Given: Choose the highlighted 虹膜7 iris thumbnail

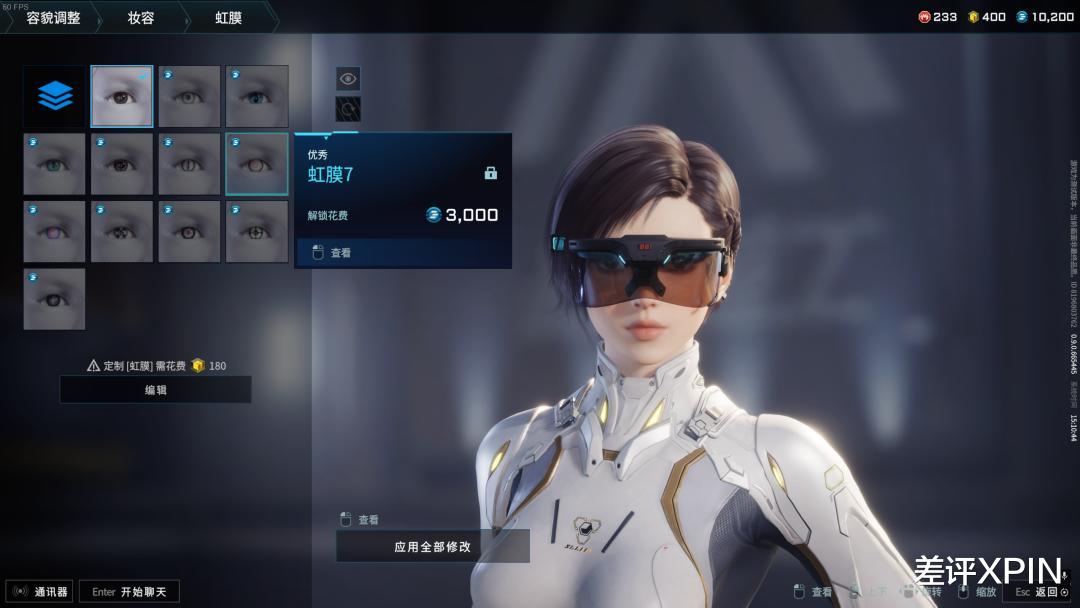Looking at the screenshot, I should pos(257,164).
